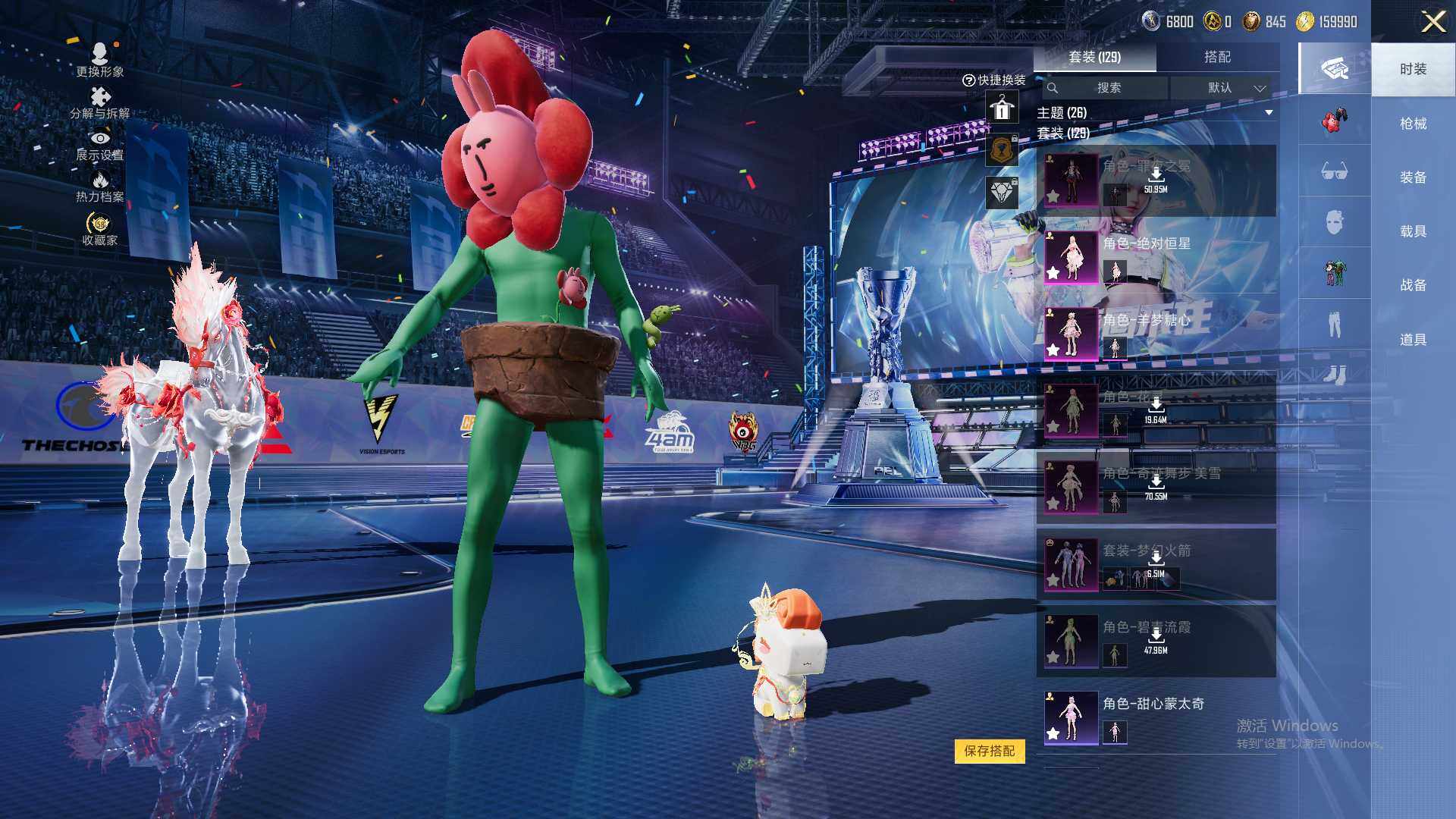Switch to the 搭配 tab
Screen dimensions: 1456x819
pyautogui.click(x=1217, y=57)
